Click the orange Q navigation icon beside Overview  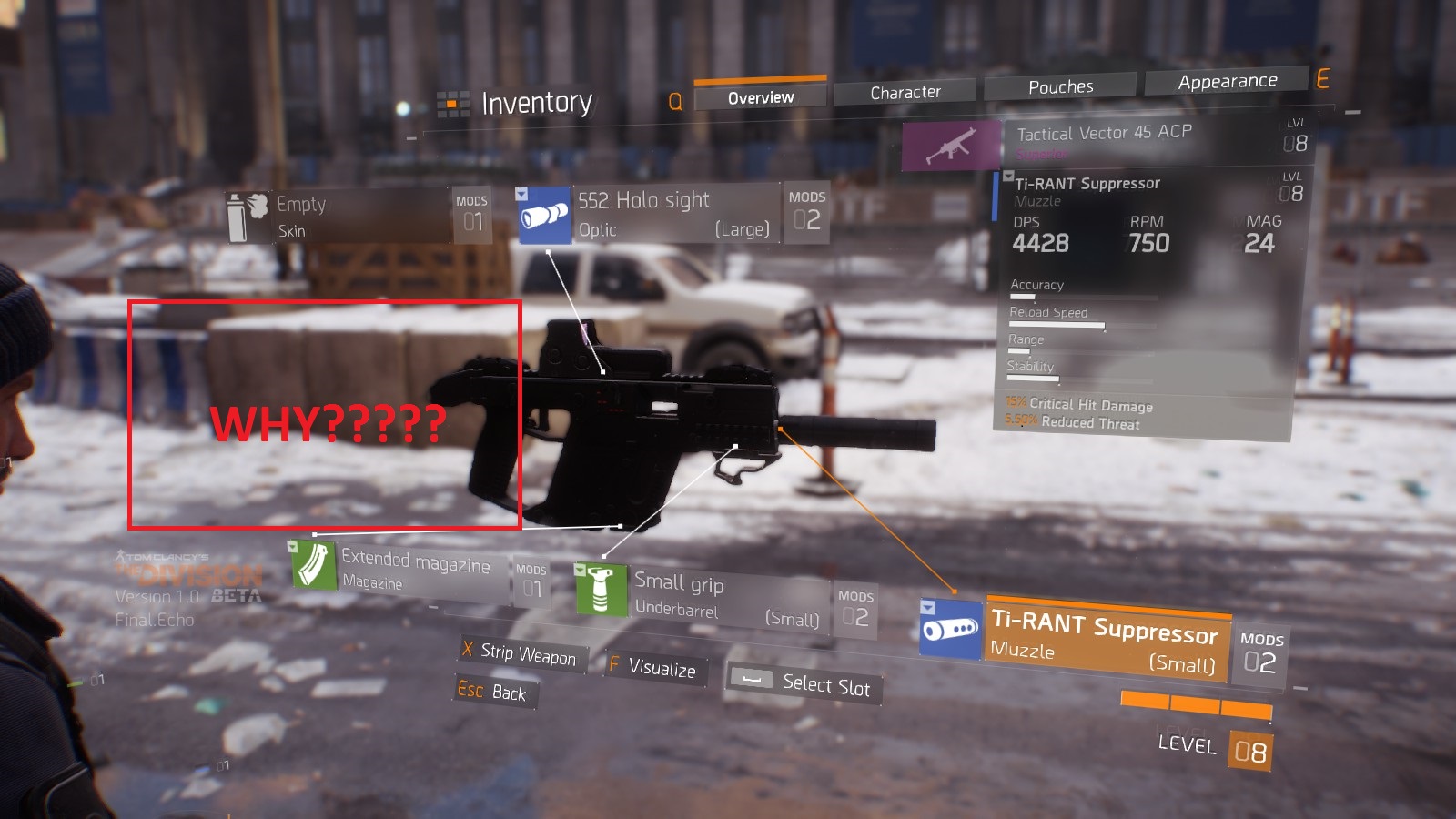click(675, 102)
